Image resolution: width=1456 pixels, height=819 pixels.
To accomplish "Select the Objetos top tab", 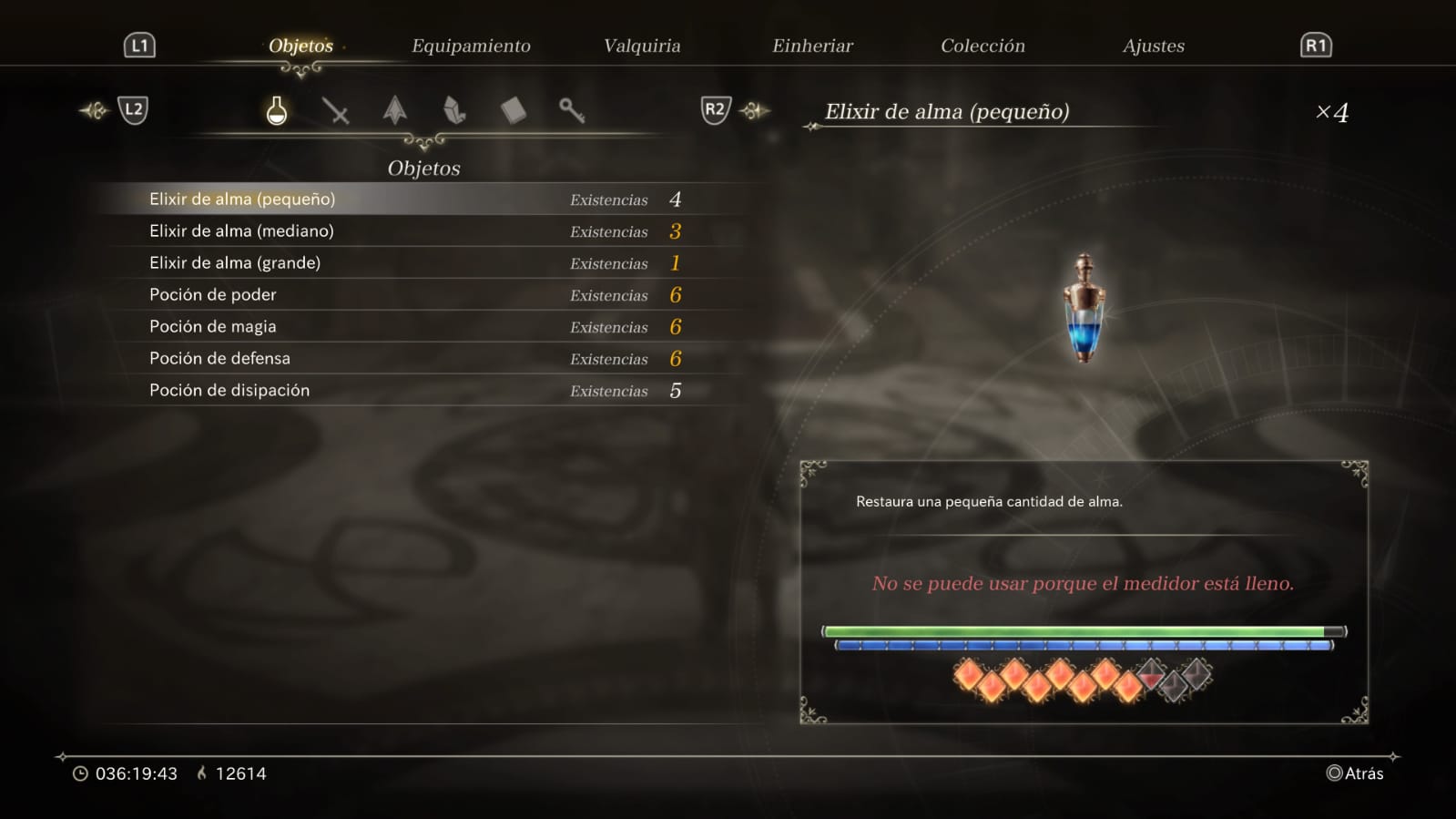I will [x=300, y=46].
